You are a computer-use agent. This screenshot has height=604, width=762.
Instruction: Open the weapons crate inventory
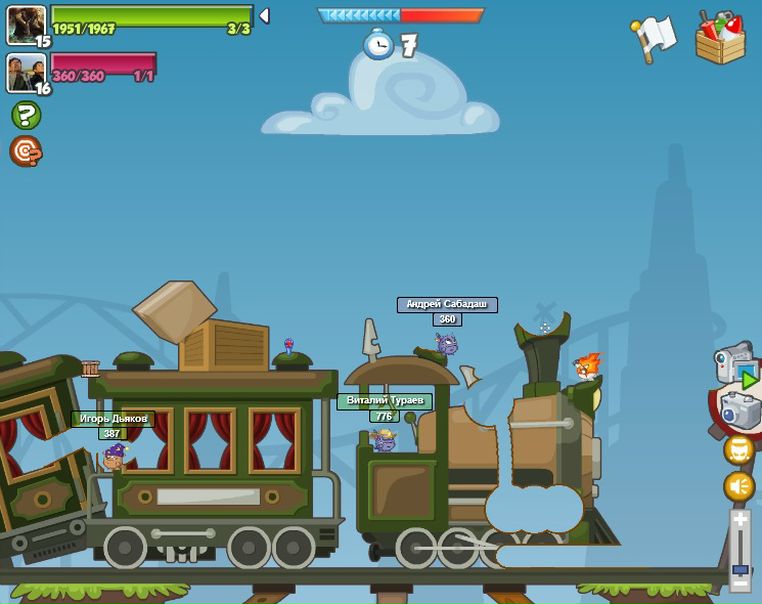point(720,38)
